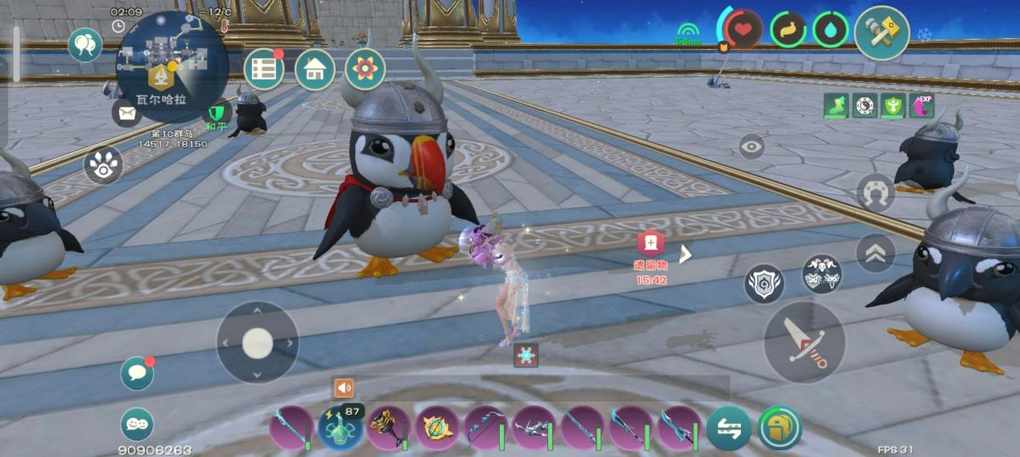Open the circular Valhalla minimap
The width and height of the screenshot is (1020, 457).
click(172, 62)
